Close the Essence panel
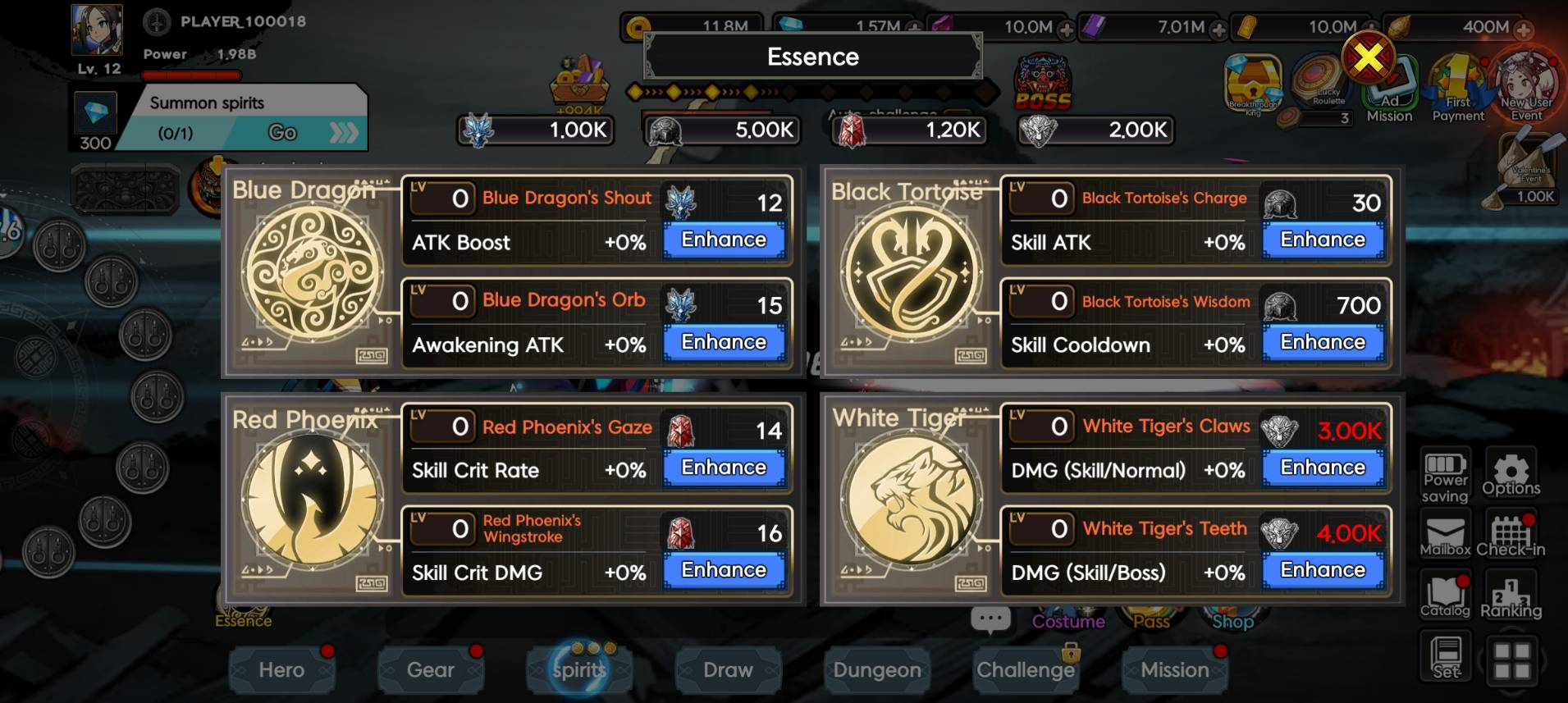Image resolution: width=1568 pixels, height=703 pixels. 1368,57
